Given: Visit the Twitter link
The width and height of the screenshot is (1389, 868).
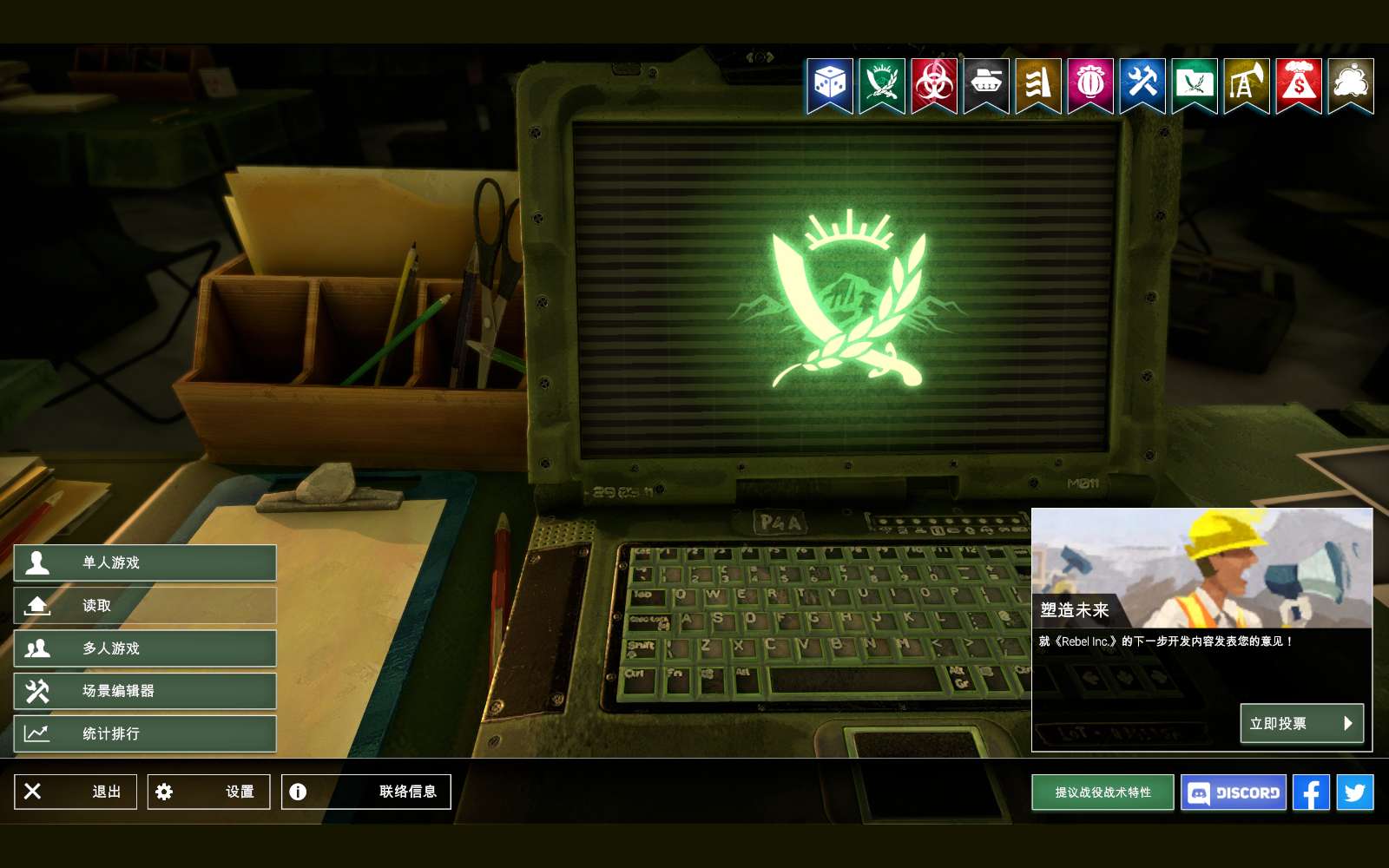Looking at the screenshot, I should 1355,792.
